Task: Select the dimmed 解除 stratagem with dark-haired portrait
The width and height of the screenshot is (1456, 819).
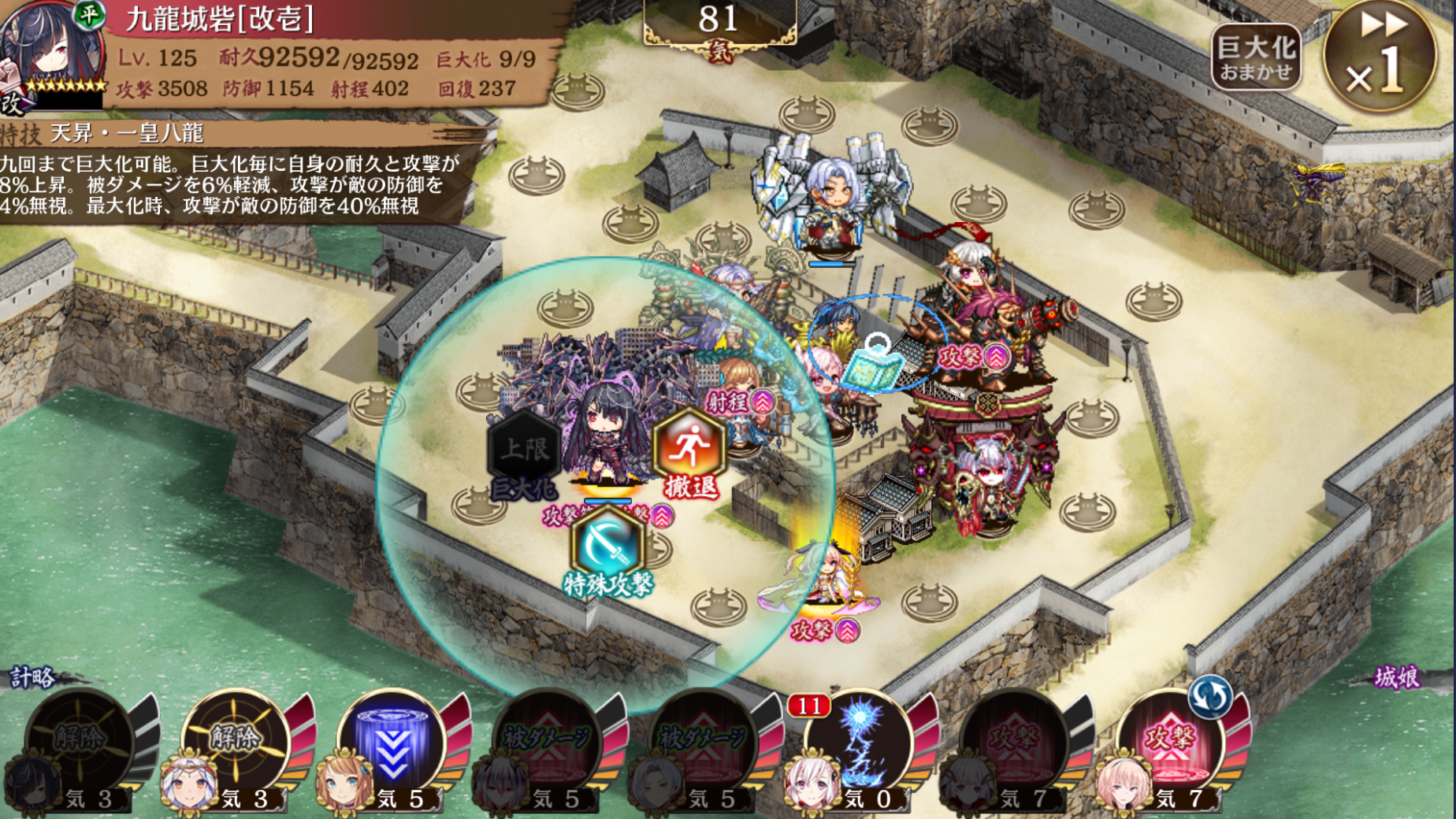Action: 79,744
